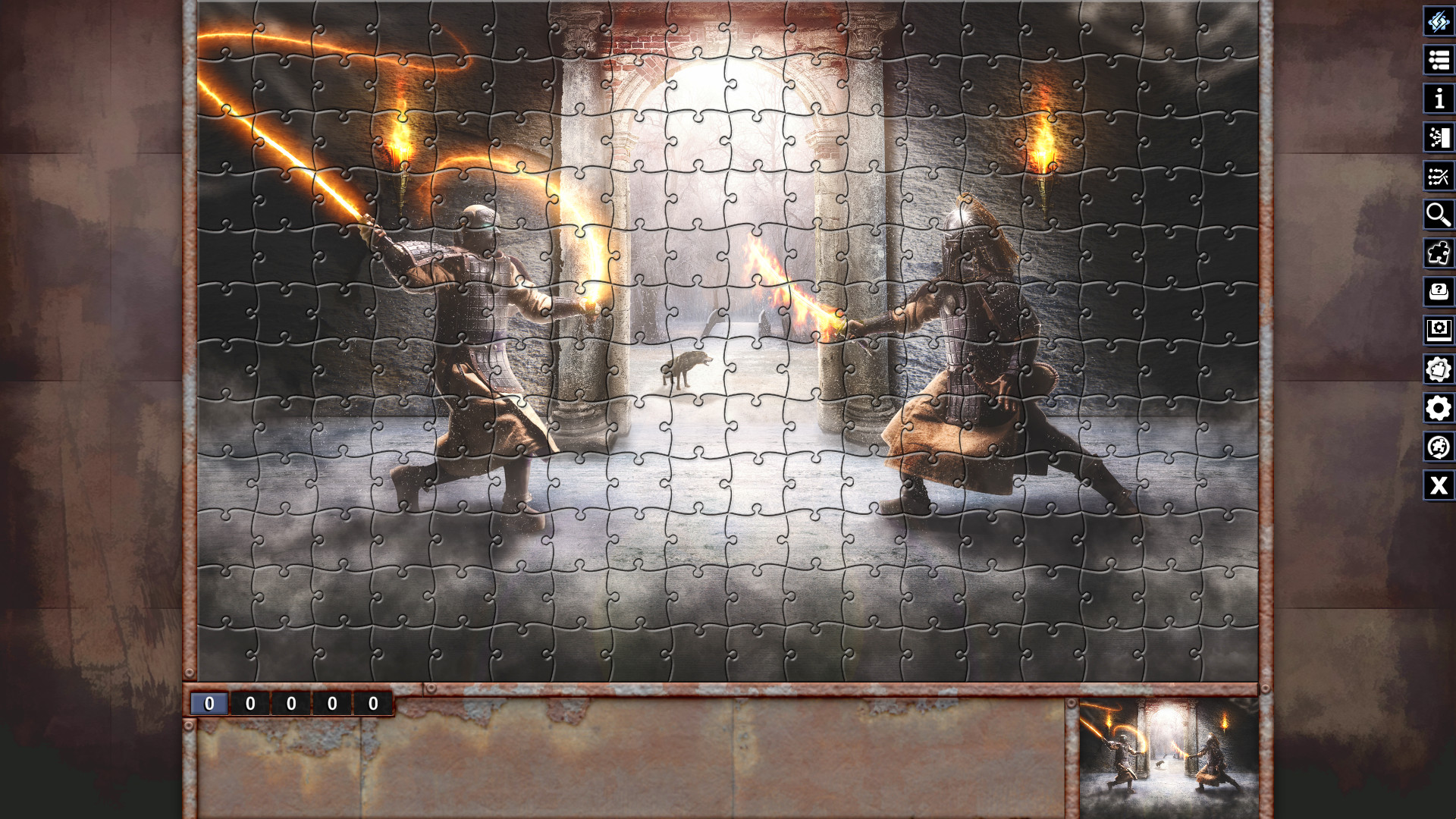Open the general settings gear icon
The height and width of the screenshot is (819, 1456).
click(x=1439, y=406)
